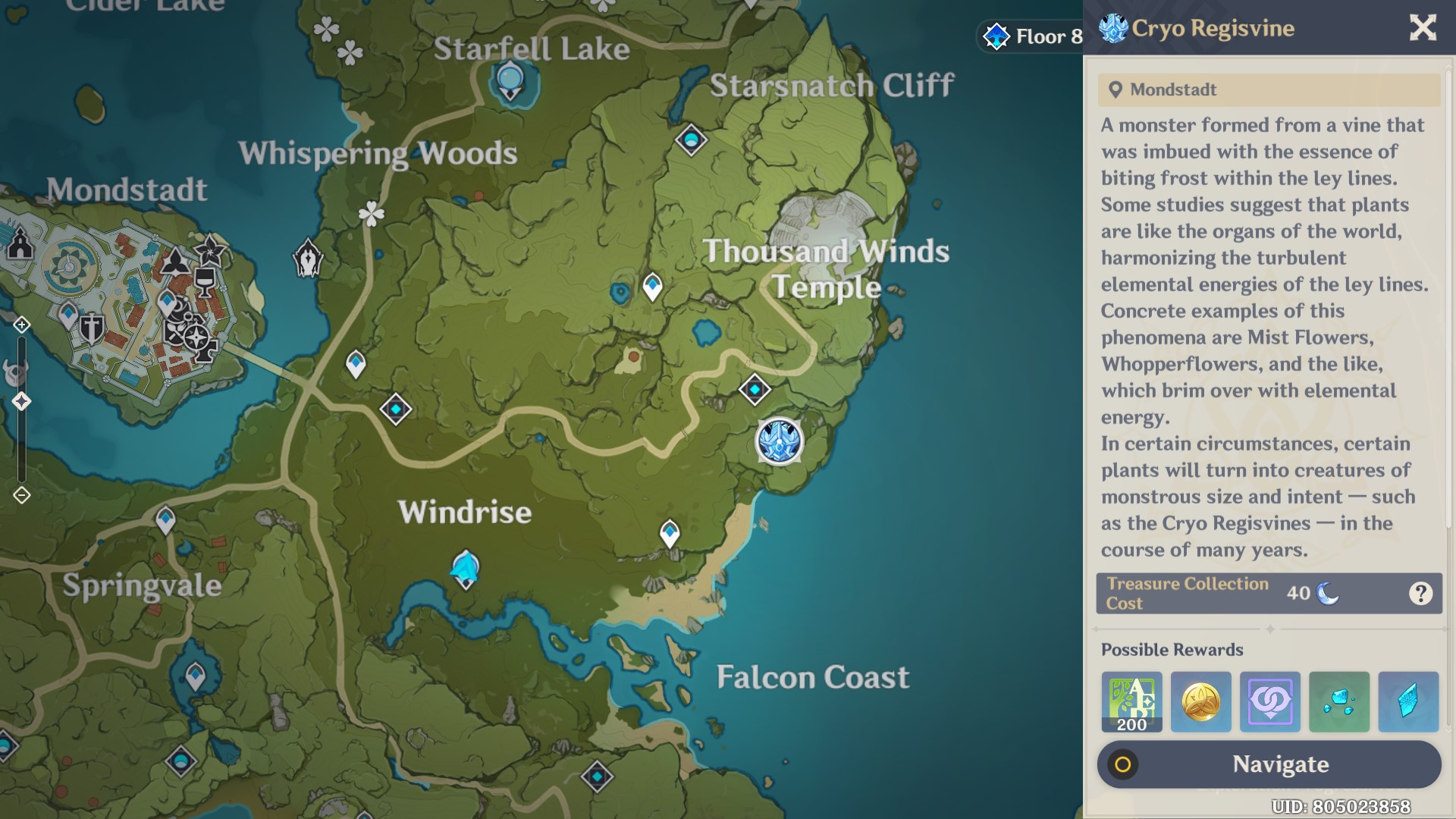This screenshot has width=1456, height=819.
Task: Click the Mora coin reward icon
Action: point(1200,701)
